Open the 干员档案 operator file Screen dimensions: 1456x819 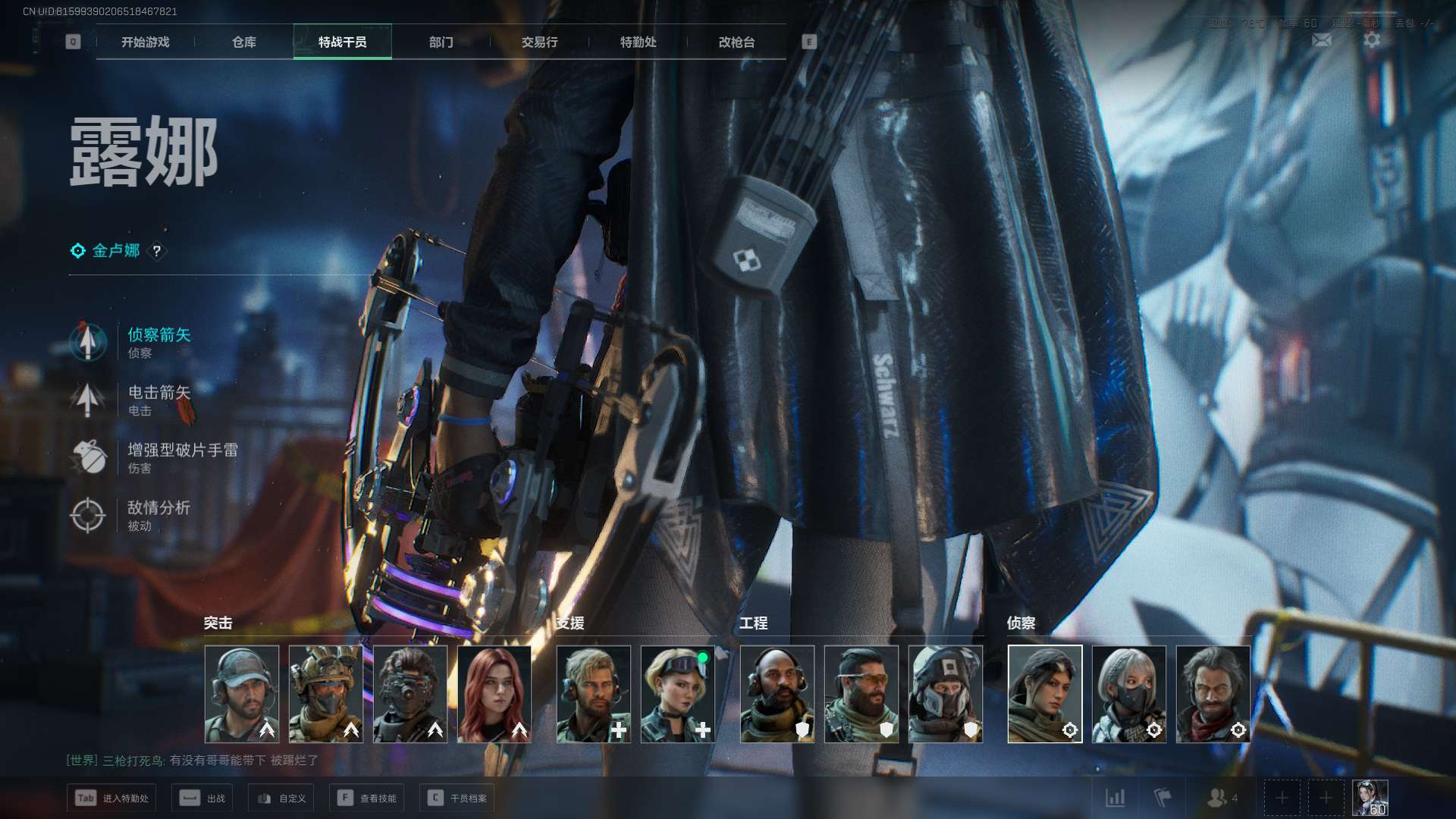(457, 798)
